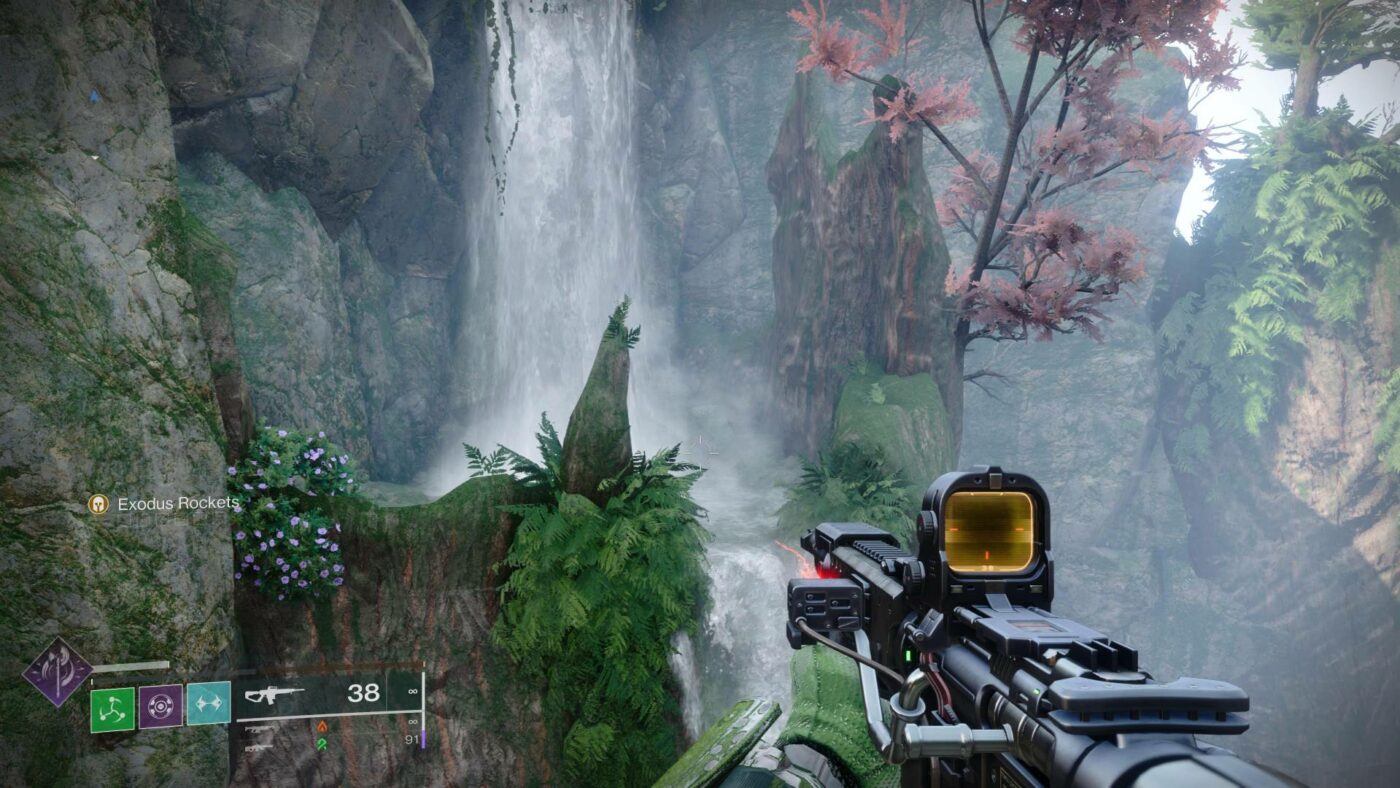This screenshot has height=788, width=1400.
Task: Click the center aiming reticle
Action: click(700, 449)
